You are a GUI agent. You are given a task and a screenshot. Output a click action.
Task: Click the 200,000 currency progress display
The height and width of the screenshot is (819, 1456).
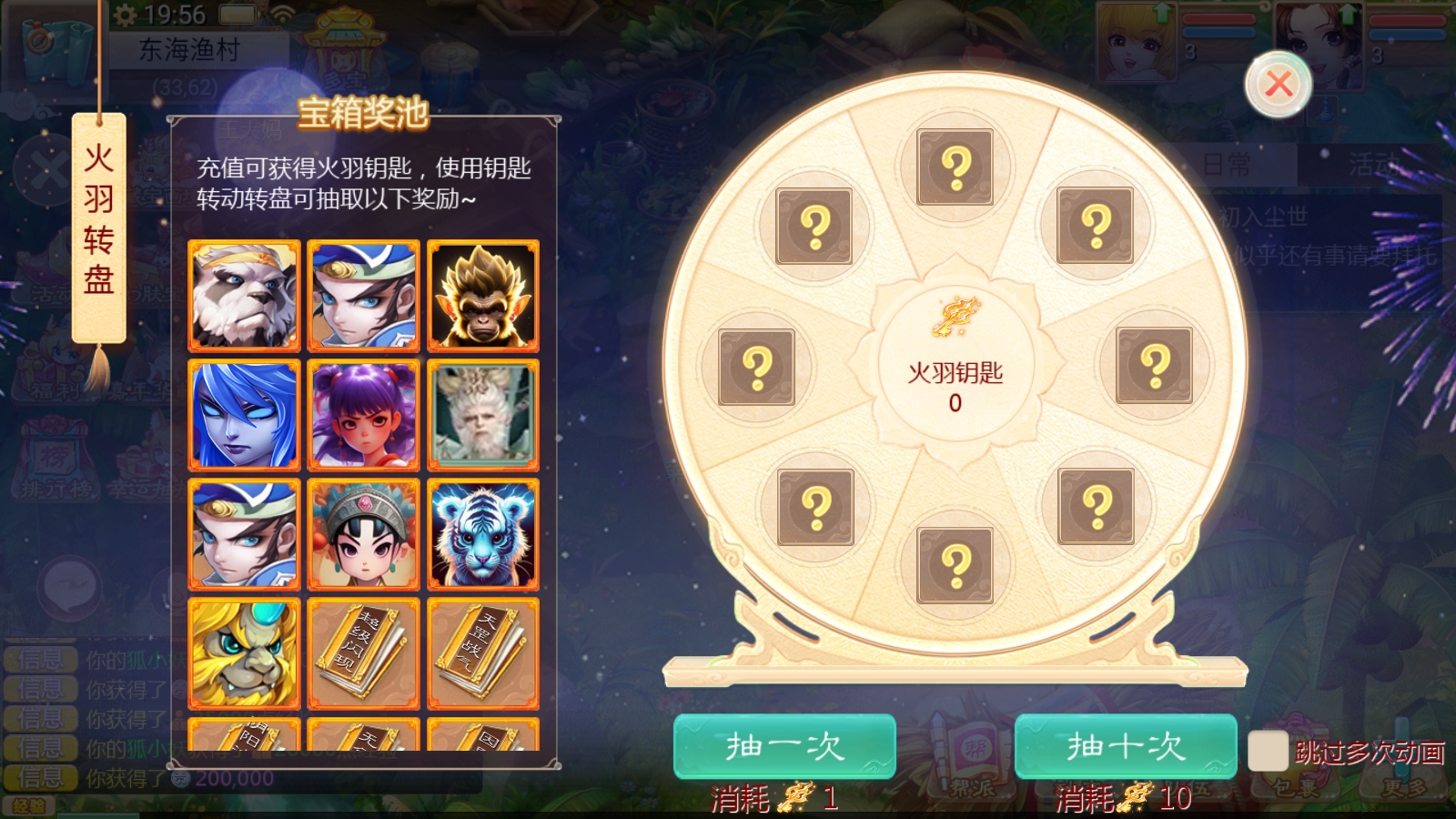point(232,776)
